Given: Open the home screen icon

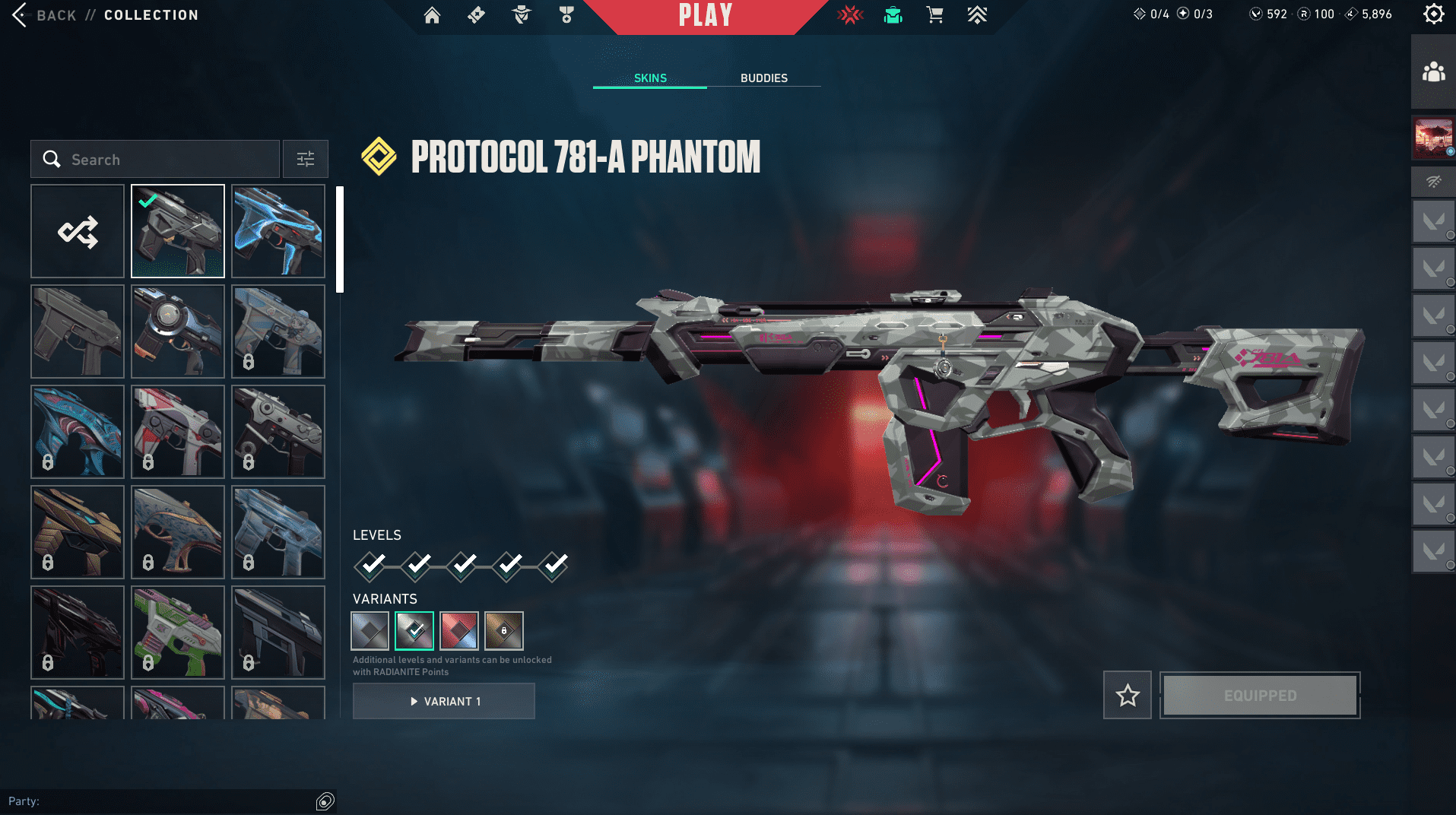Looking at the screenshot, I should click(432, 15).
